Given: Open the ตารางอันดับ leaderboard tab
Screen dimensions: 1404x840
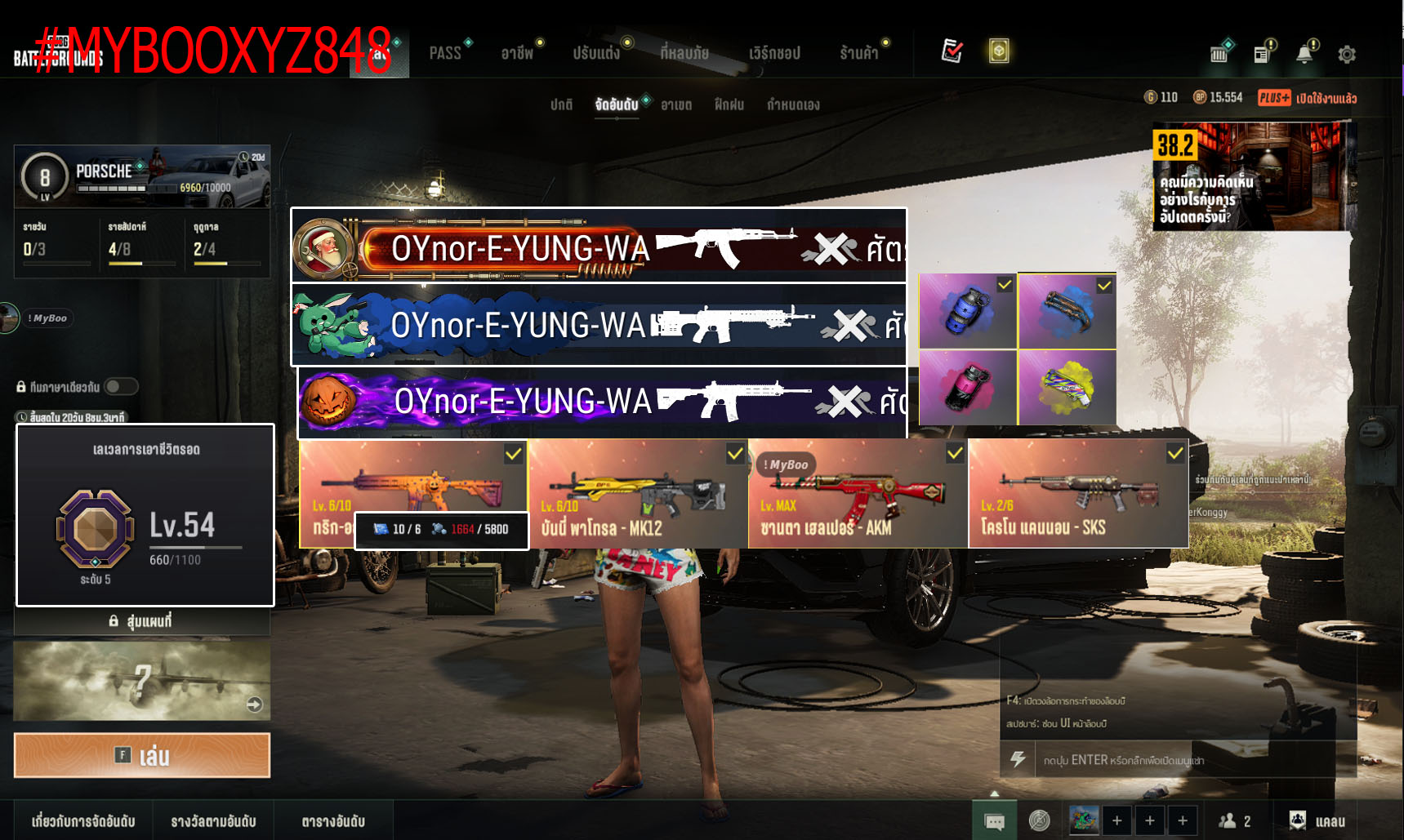Looking at the screenshot, I should pos(333,821).
